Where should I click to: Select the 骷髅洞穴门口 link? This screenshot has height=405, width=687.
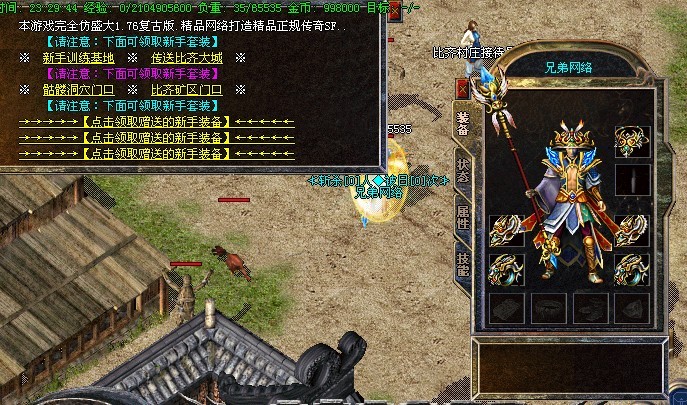78,90
